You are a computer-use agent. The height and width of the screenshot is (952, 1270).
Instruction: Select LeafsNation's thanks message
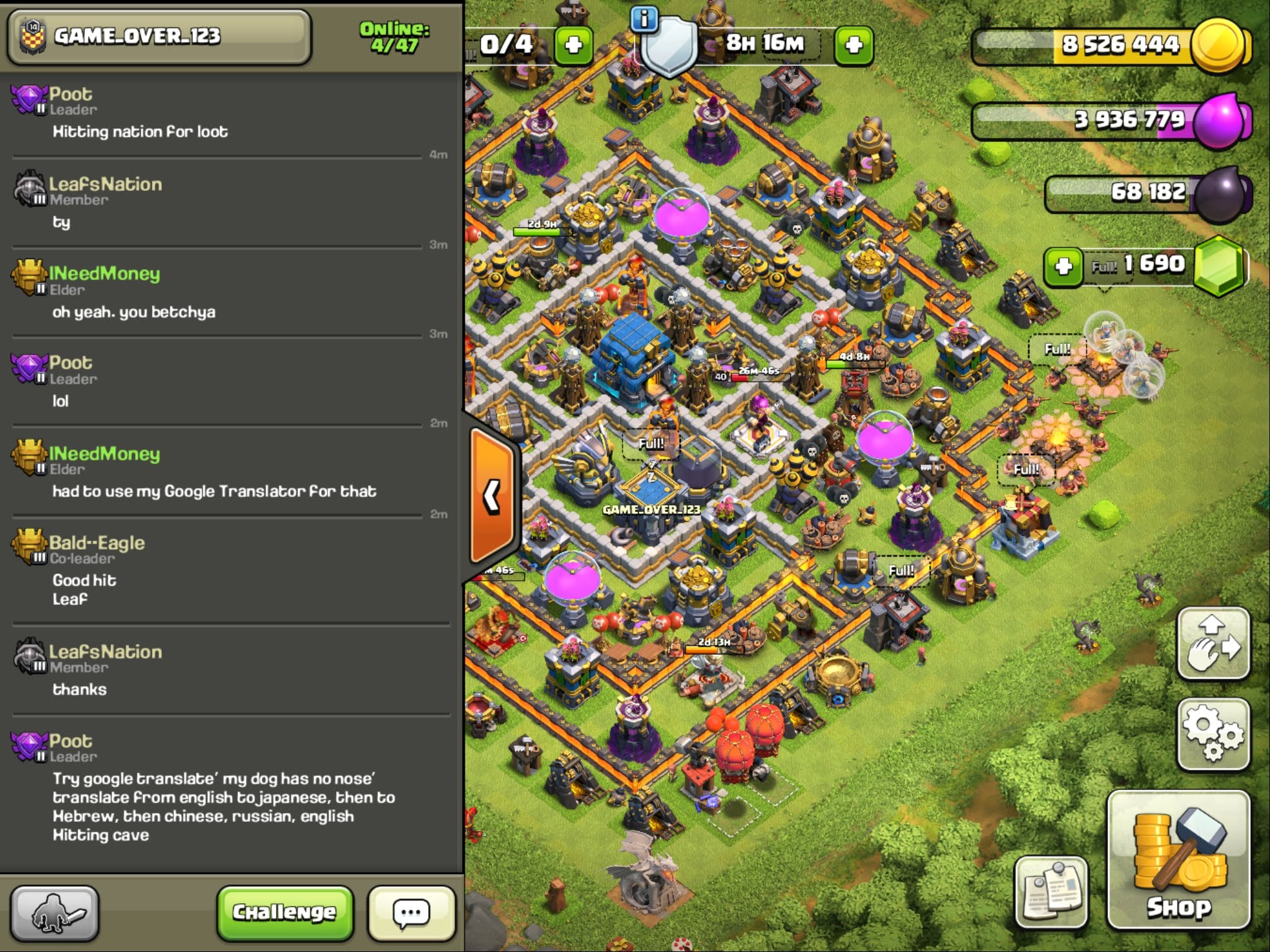[79, 689]
